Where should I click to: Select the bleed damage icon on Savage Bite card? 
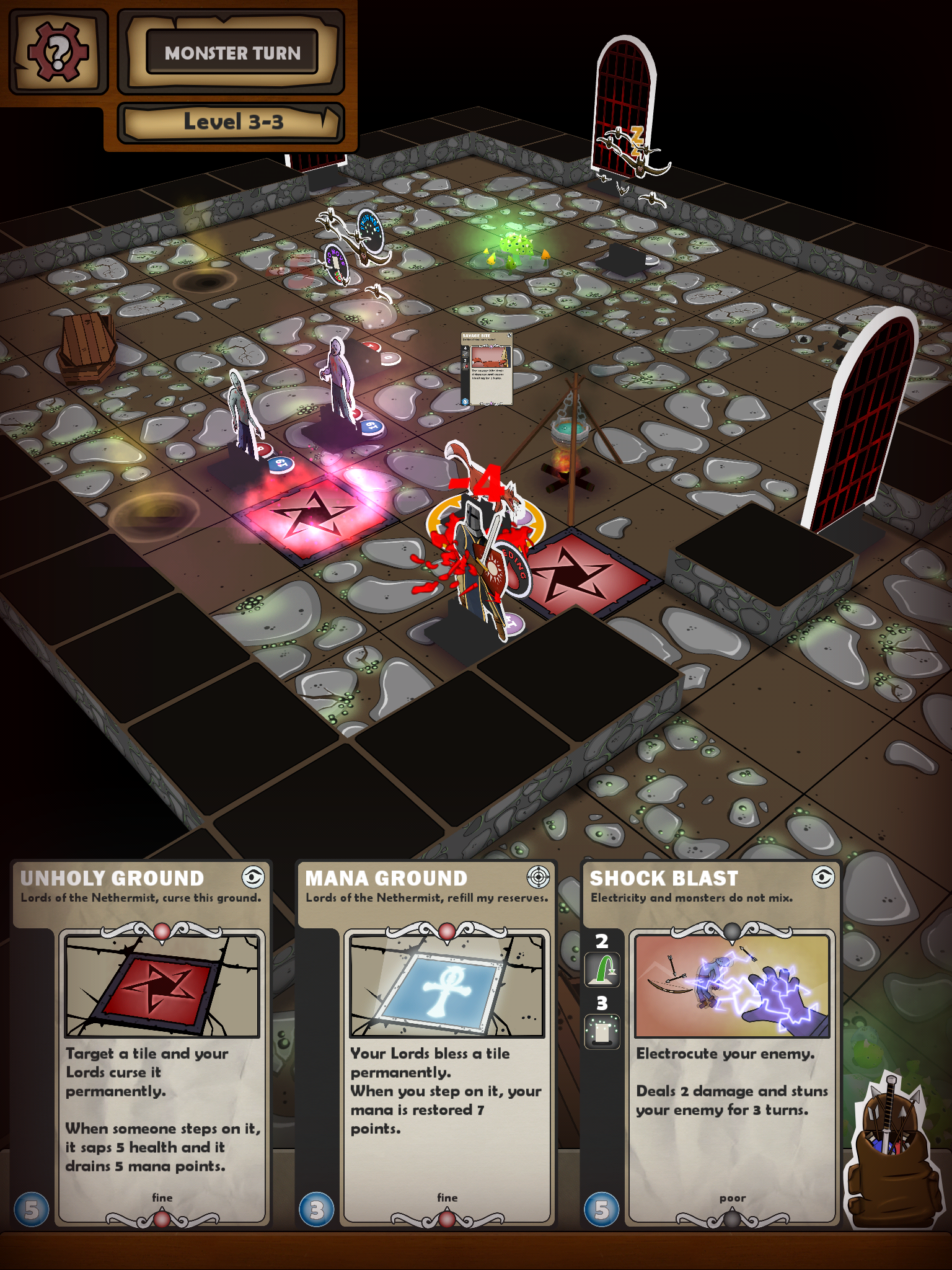click(465, 366)
